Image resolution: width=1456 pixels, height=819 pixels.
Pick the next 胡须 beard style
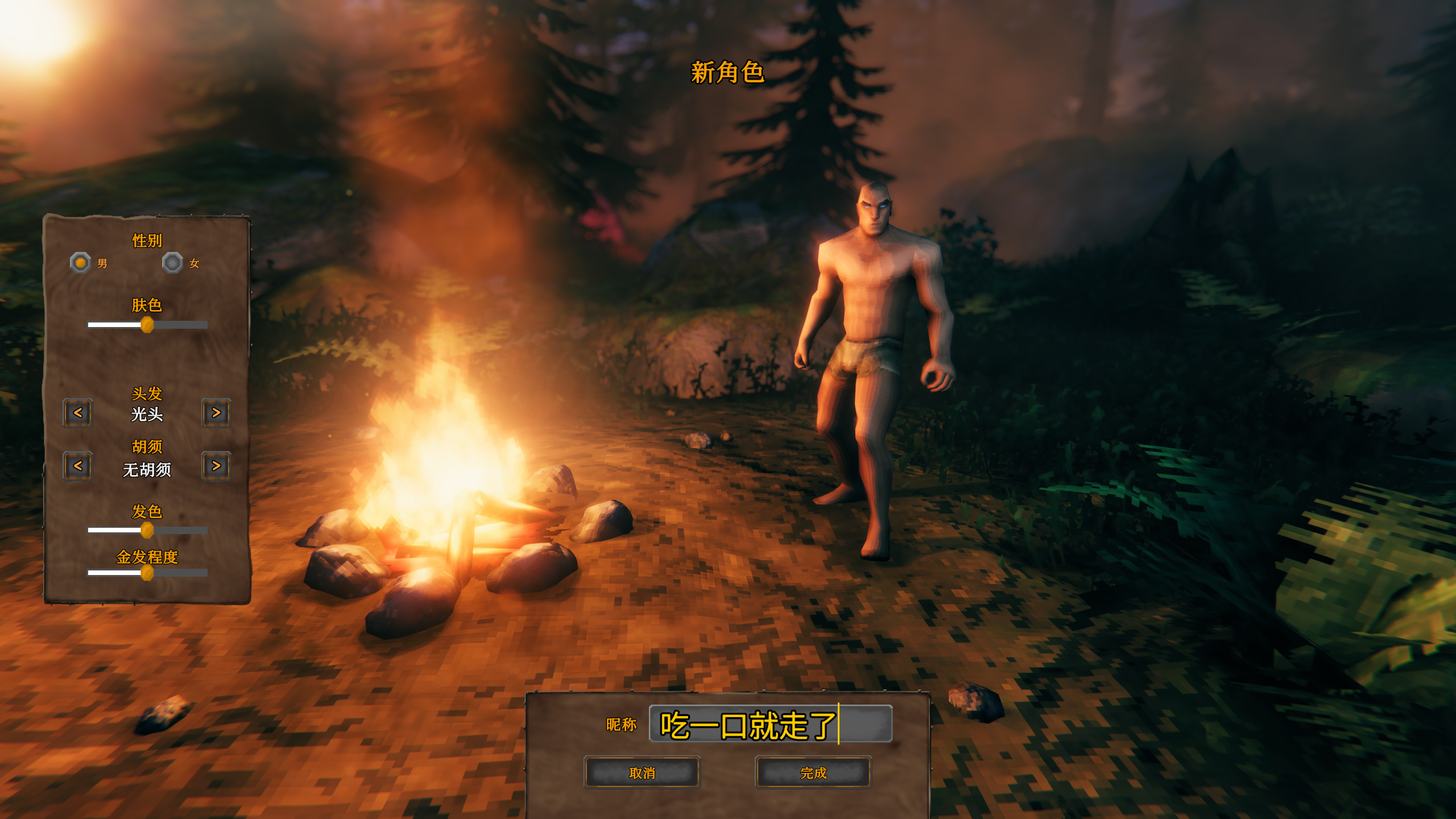click(x=216, y=466)
